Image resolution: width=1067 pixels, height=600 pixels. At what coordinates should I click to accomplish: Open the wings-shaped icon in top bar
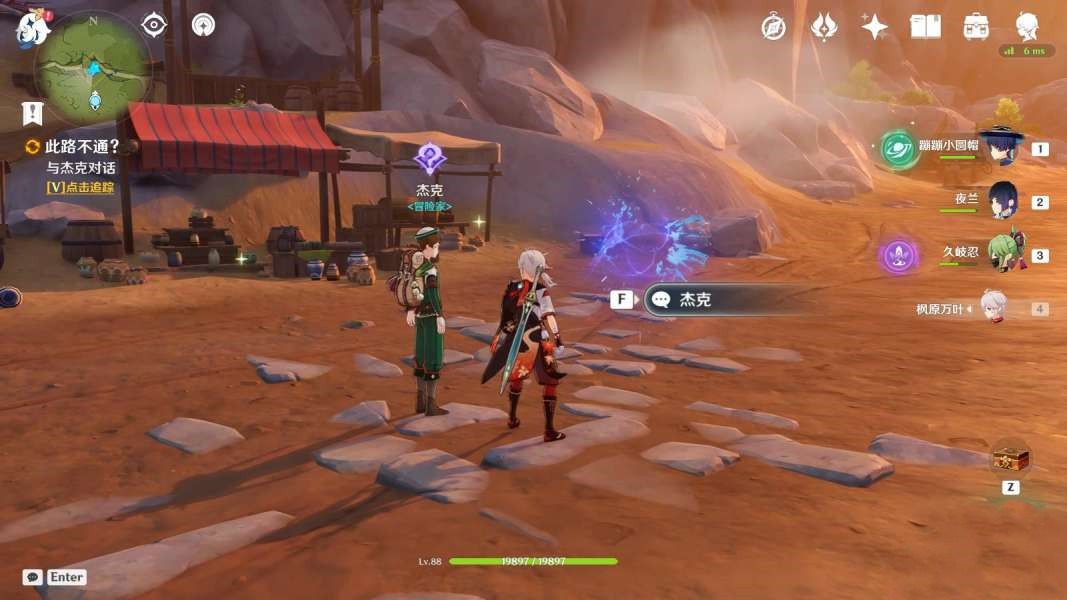pyautogui.click(x=823, y=27)
